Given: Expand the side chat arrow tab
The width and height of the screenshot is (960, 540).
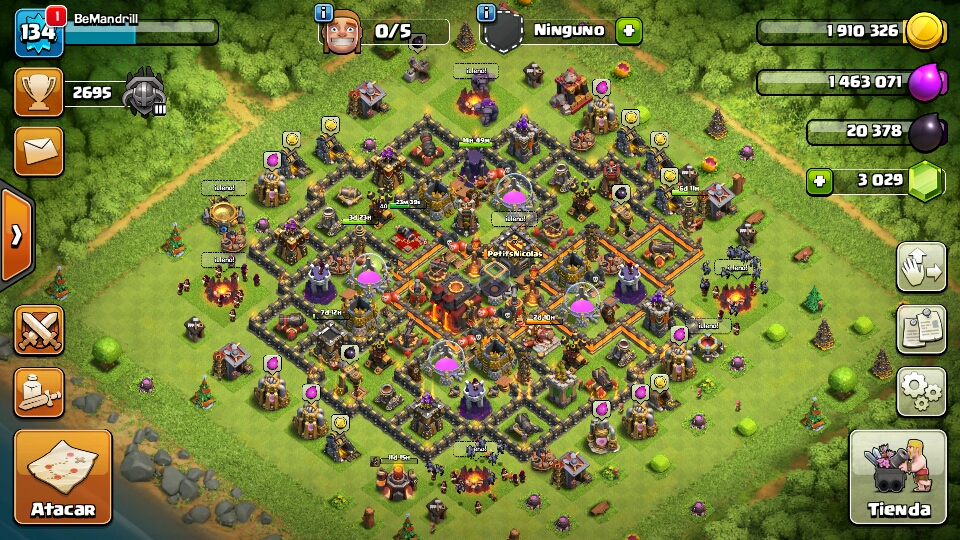Looking at the screenshot, I should click(x=16, y=236).
